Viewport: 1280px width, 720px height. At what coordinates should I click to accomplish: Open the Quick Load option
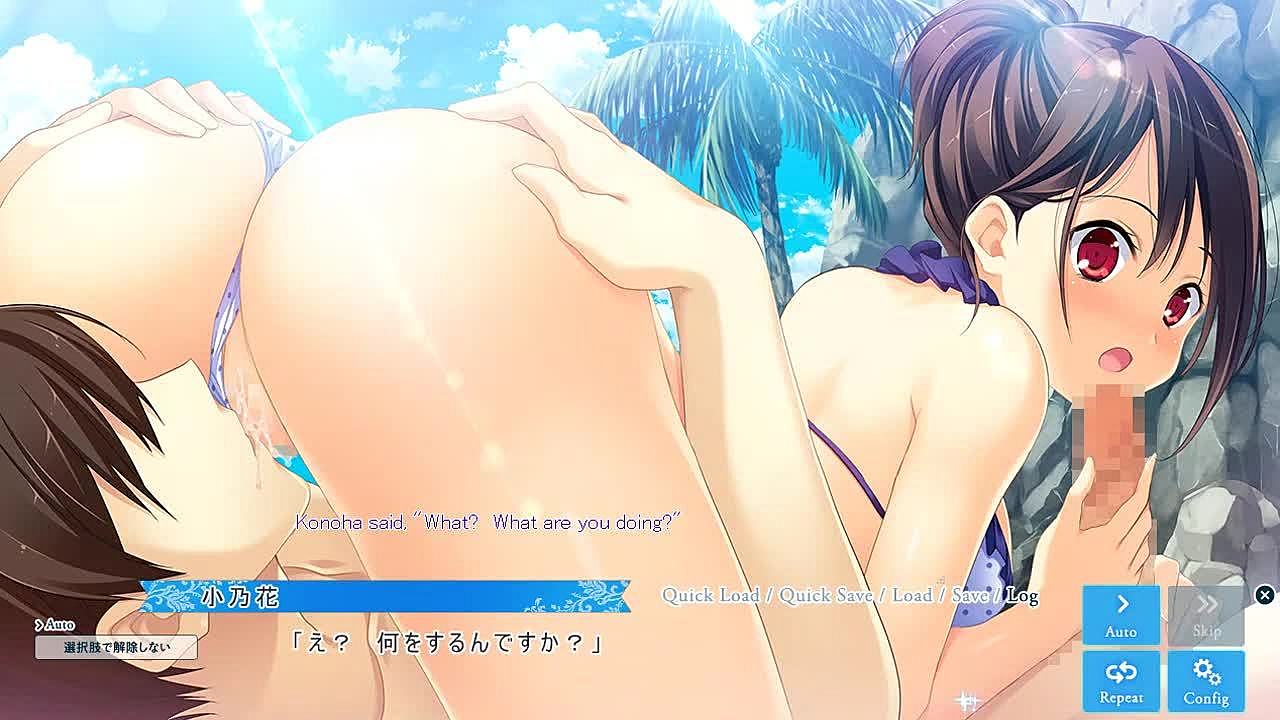click(710, 595)
